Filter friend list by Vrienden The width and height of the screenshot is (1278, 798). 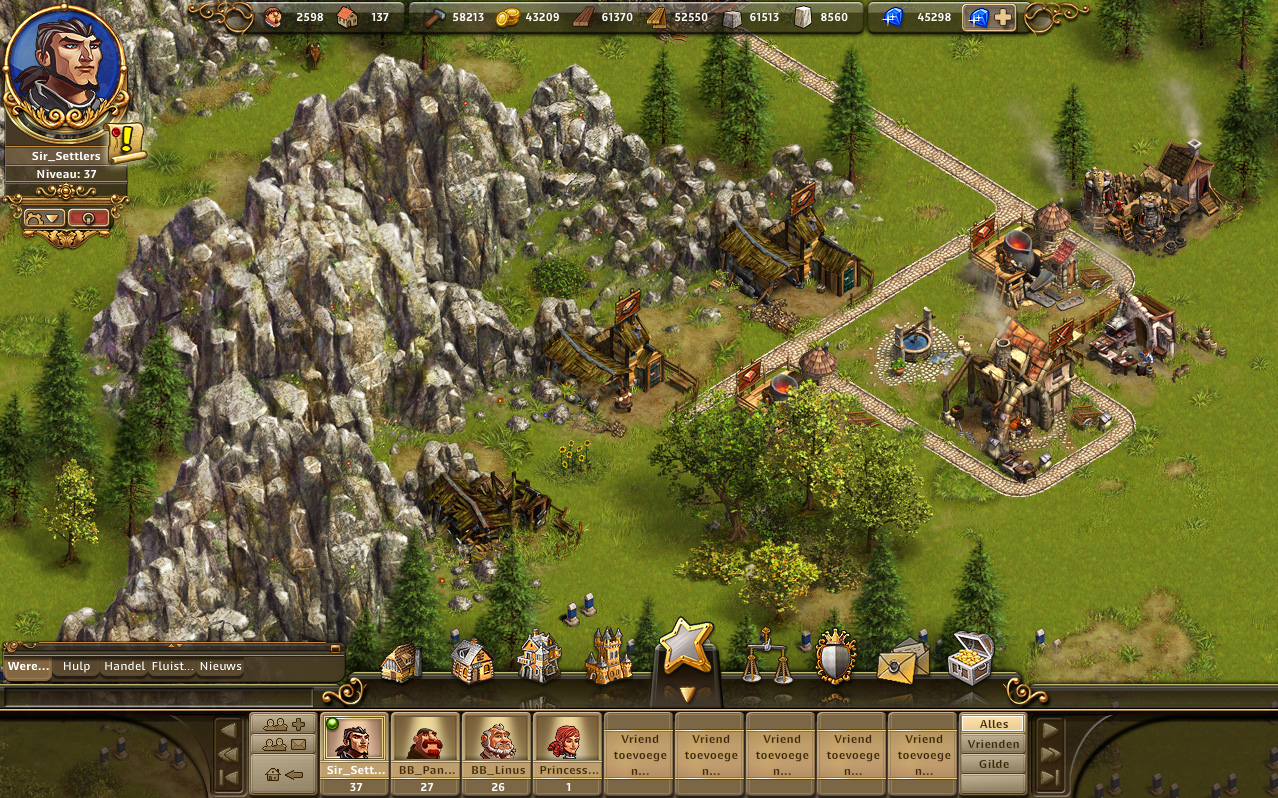click(x=993, y=744)
